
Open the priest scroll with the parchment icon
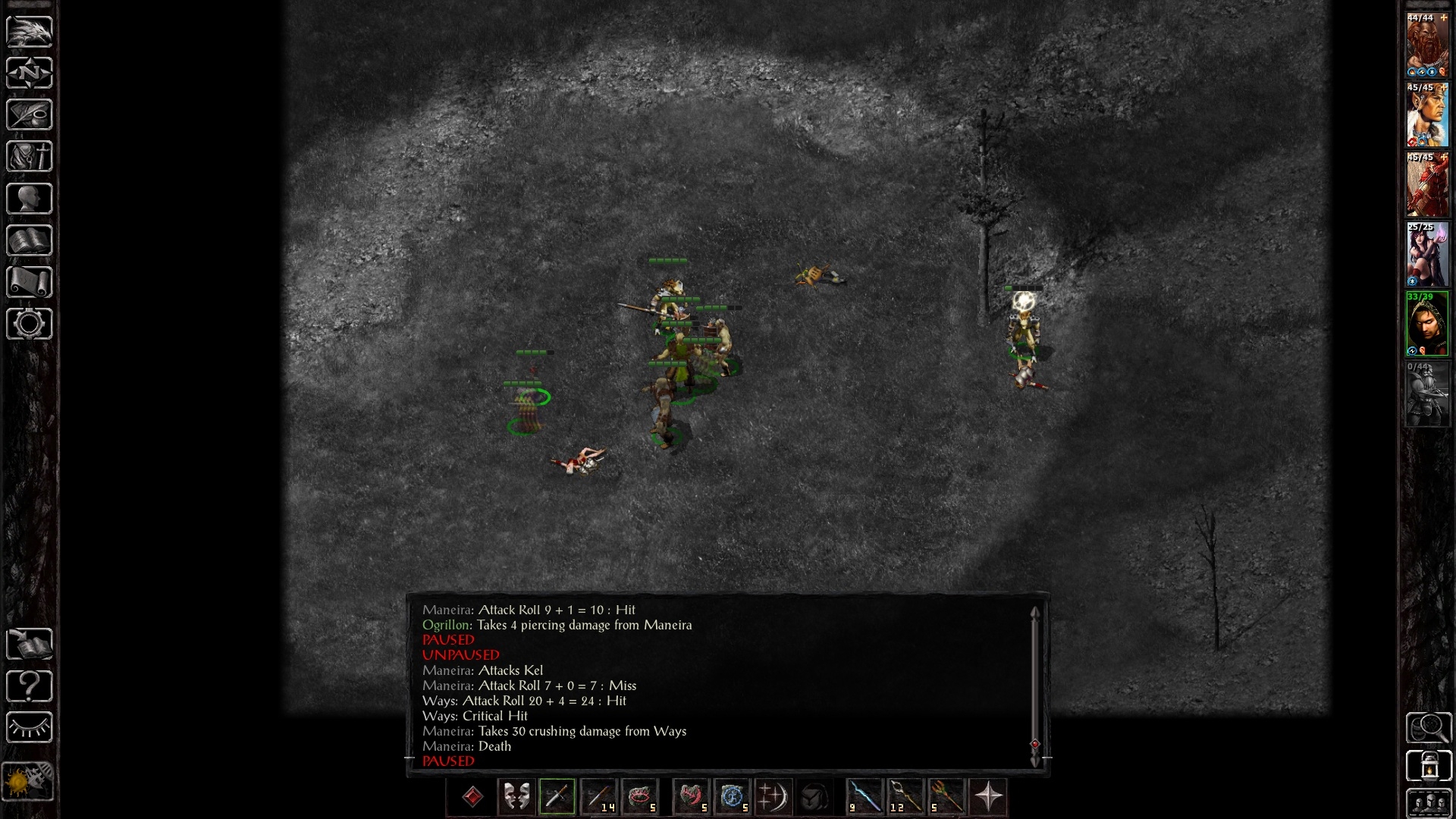tap(29, 282)
